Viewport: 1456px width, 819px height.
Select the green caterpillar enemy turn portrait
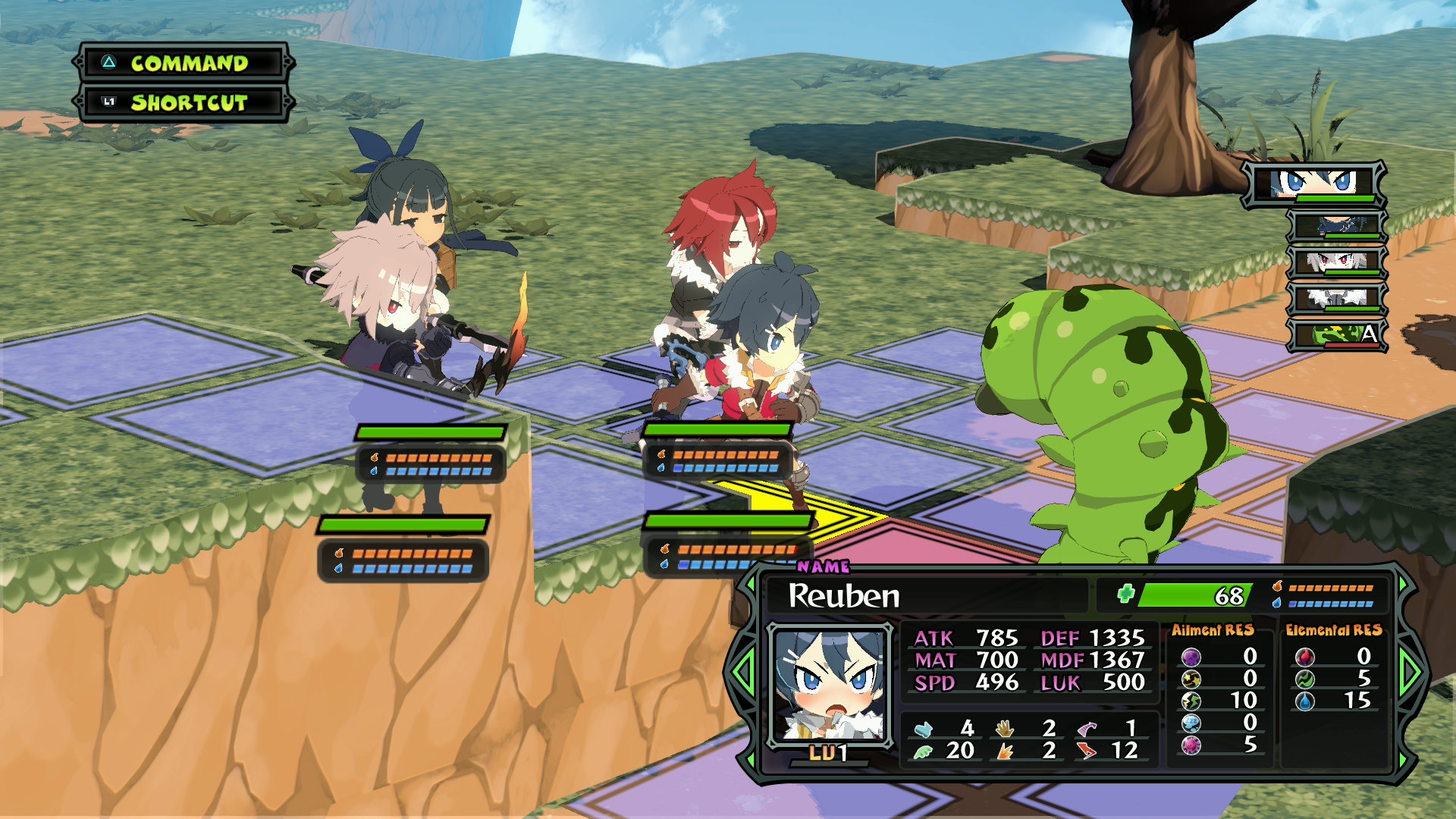pyautogui.click(x=1337, y=334)
